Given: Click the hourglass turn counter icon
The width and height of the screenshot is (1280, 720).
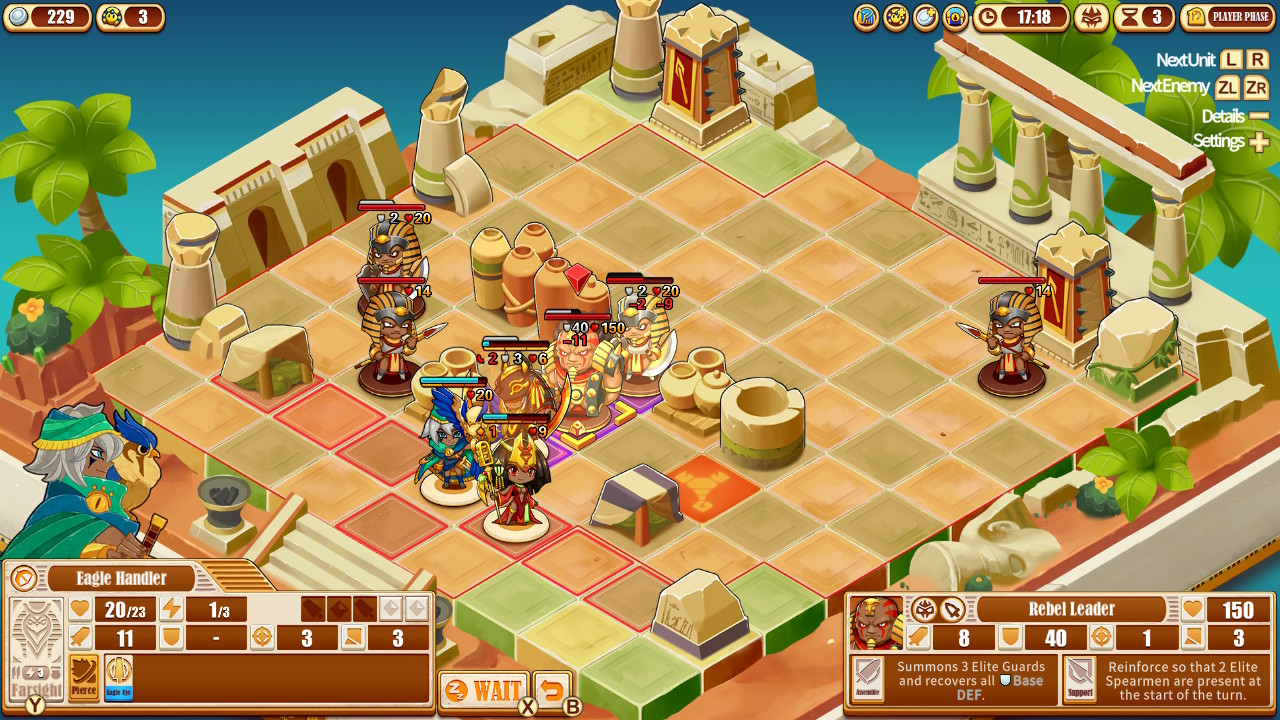Looking at the screenshot, I should coord(1130,17).
